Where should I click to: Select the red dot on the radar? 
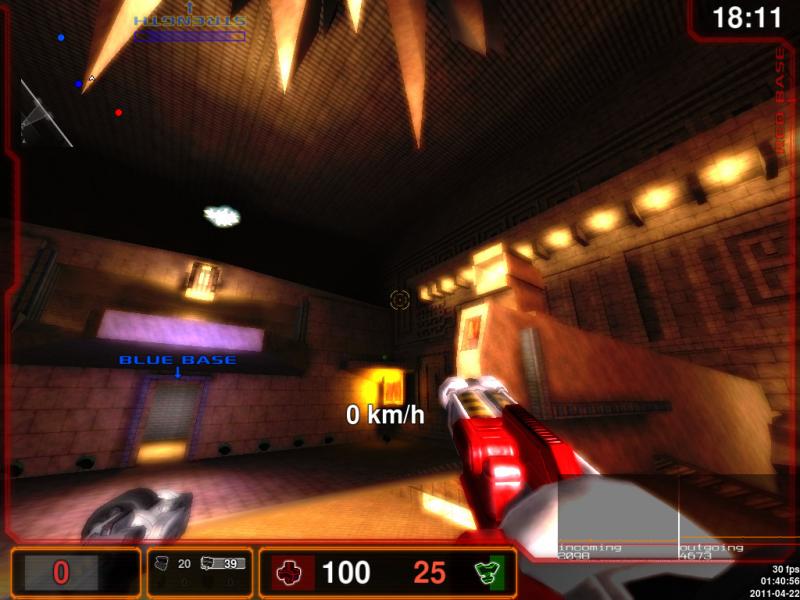click(119, 113)
